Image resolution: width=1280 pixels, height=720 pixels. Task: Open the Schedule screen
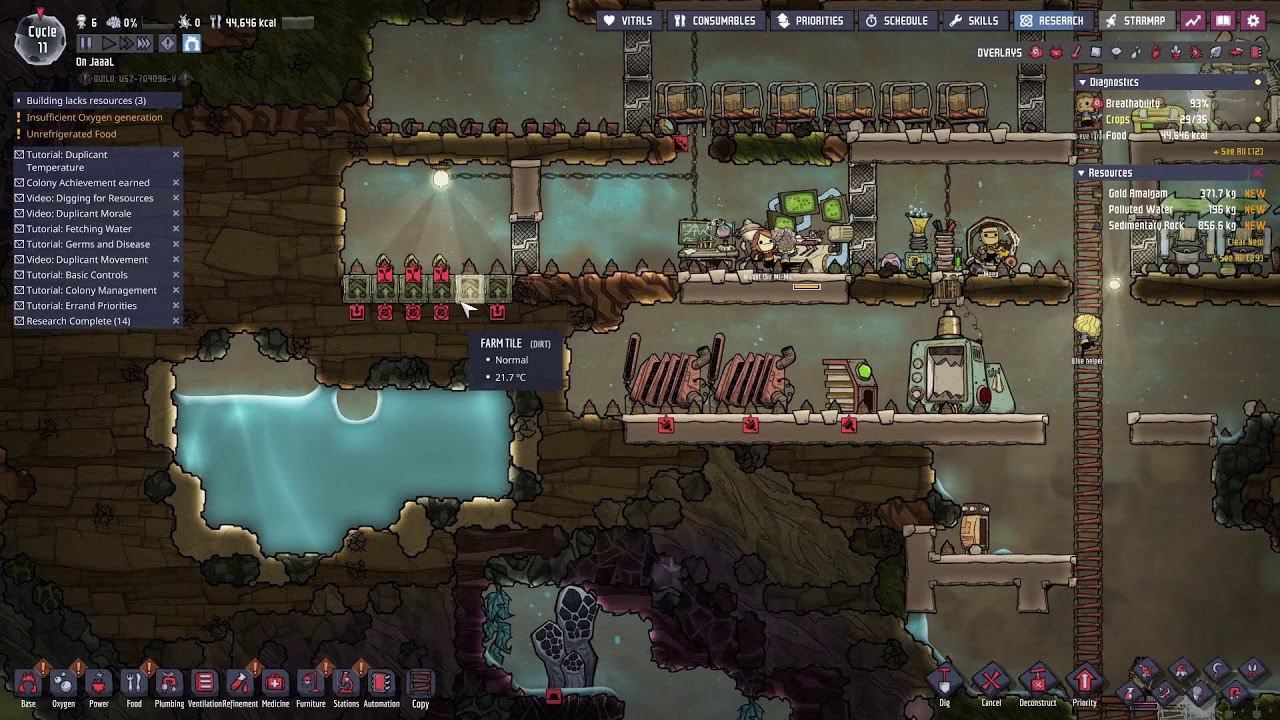coord(897,21)
